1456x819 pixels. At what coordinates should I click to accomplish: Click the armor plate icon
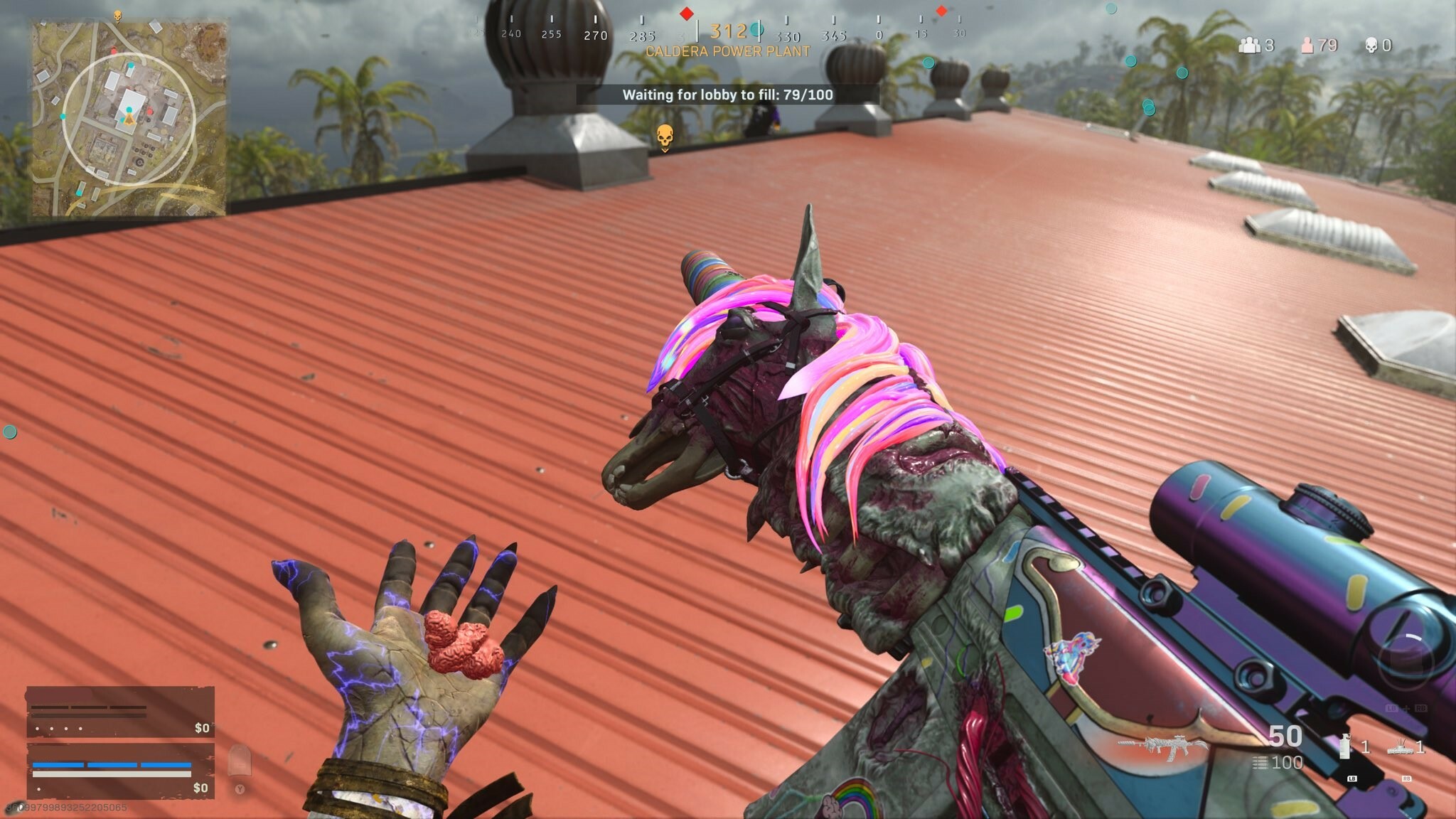tap(240, 760)
